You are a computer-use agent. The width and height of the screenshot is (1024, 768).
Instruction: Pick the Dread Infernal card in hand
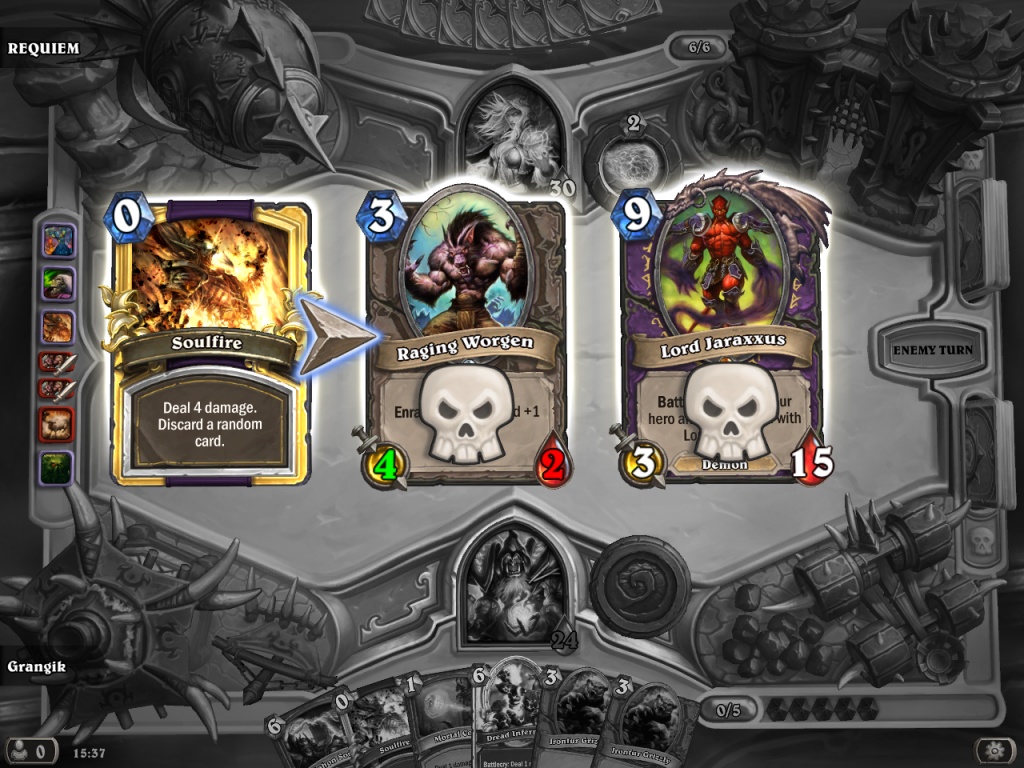click(x=510, y=710)
